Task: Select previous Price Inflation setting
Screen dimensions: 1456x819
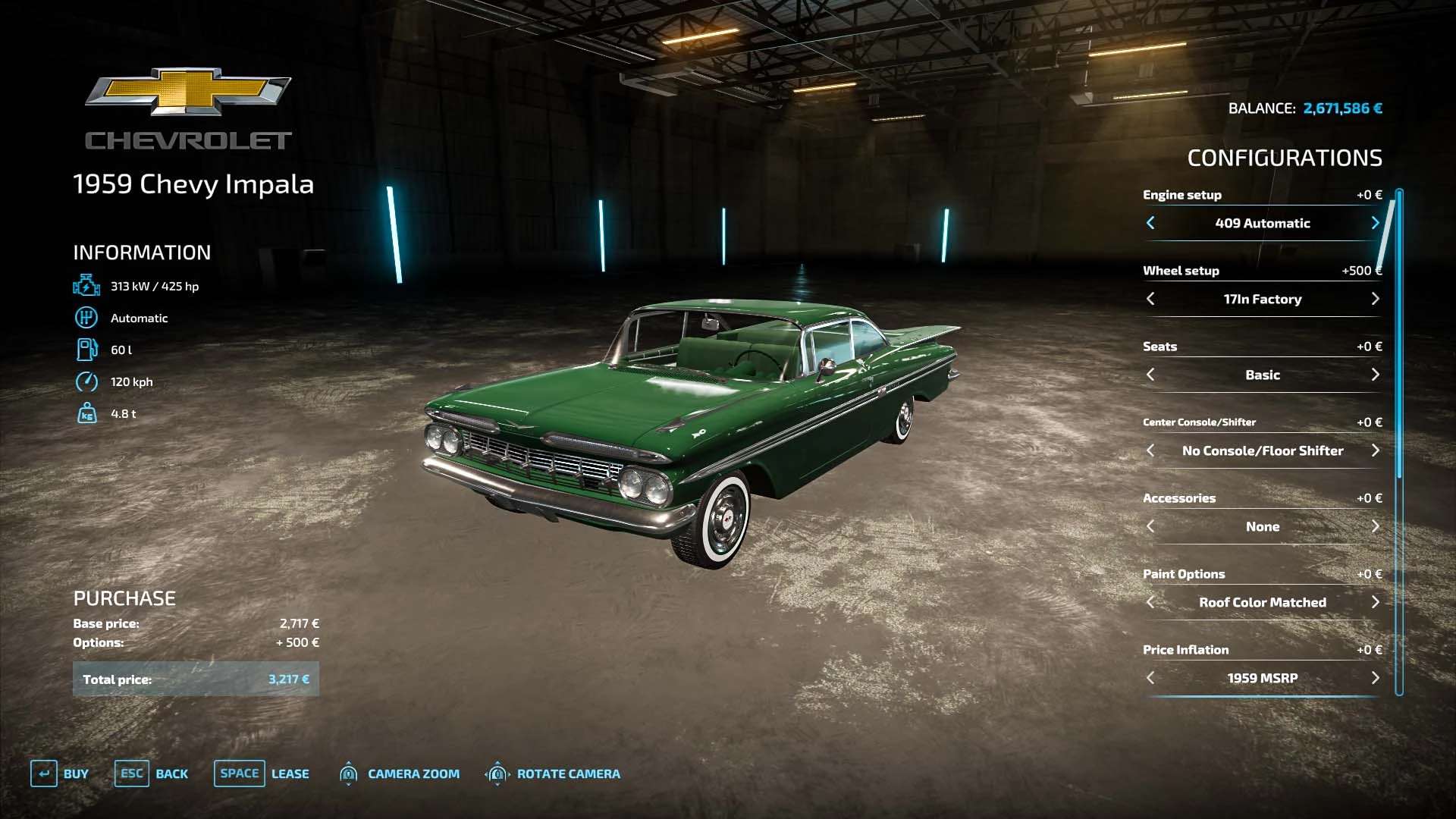Action: 1150,678
